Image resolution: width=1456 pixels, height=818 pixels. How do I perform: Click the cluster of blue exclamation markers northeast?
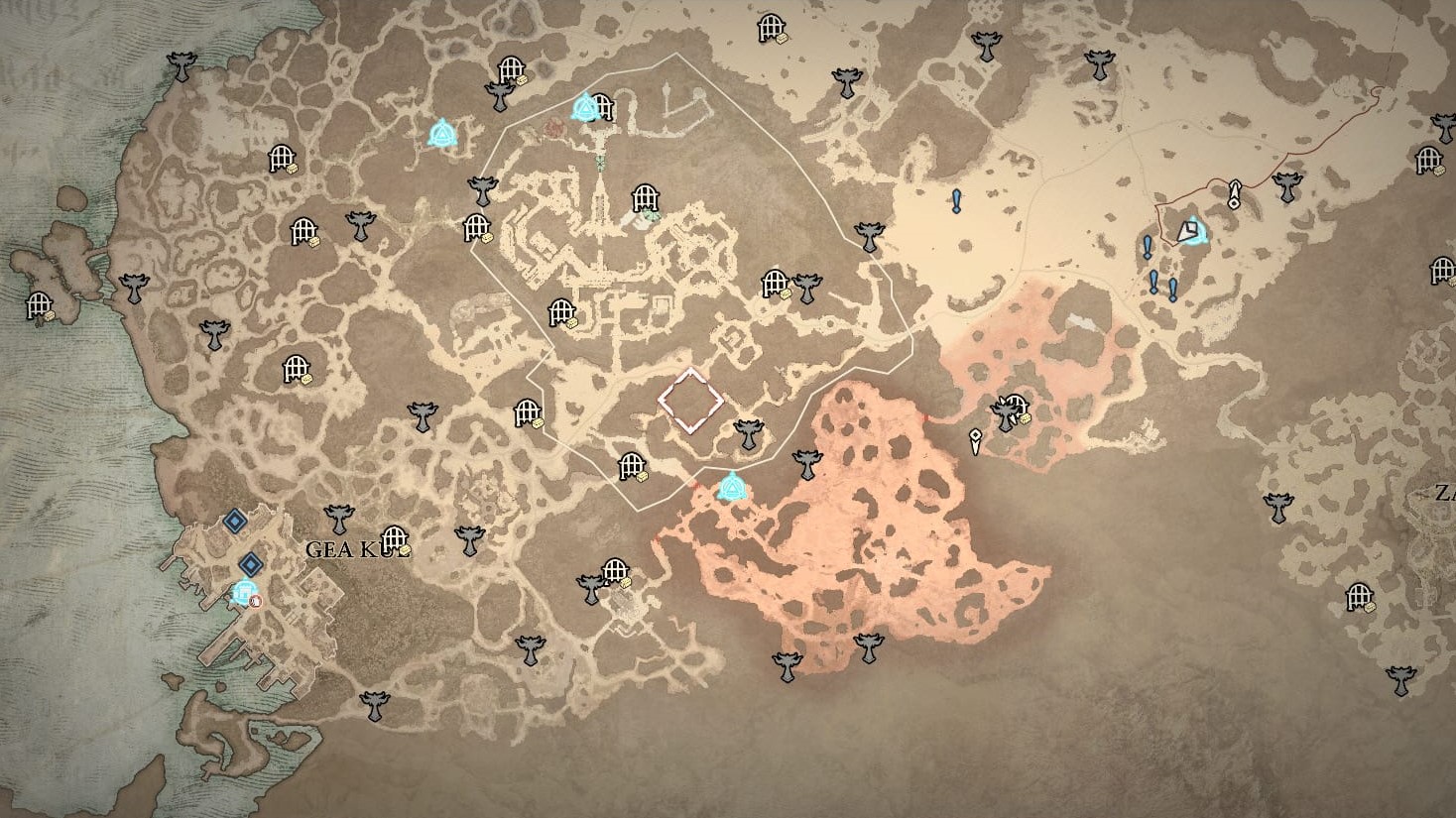pyautogui.click(x=1158, y=279)
